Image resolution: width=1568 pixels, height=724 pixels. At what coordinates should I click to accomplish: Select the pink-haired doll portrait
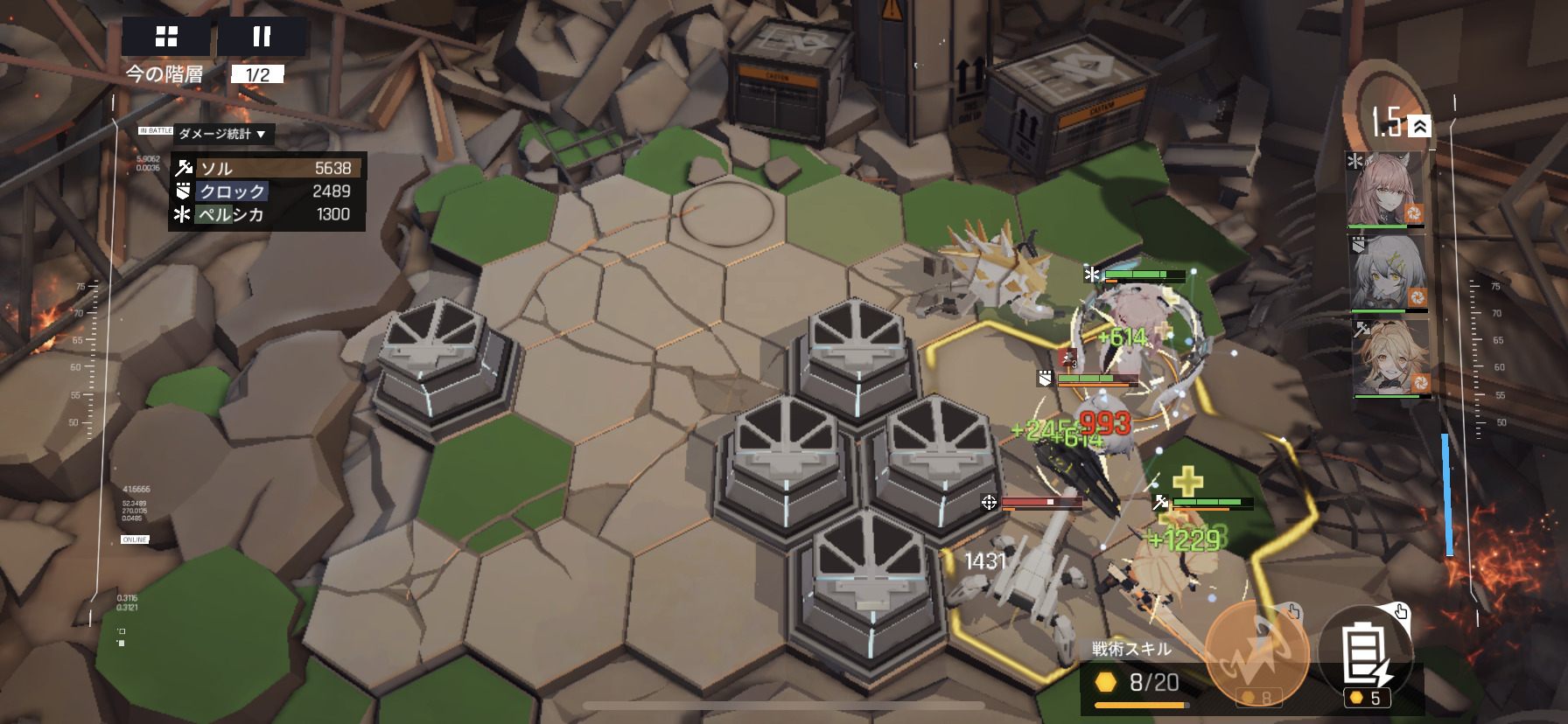[1386, 190]
